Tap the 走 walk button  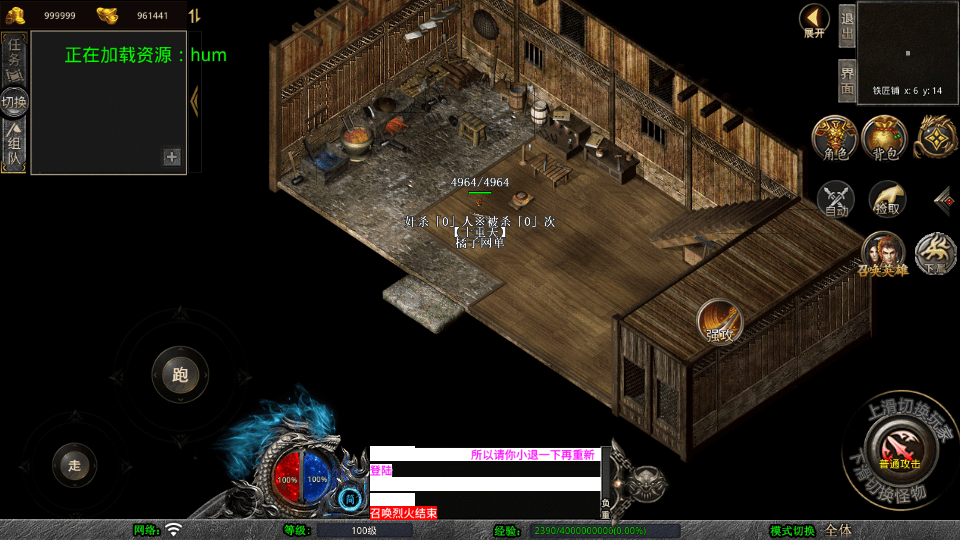click(74, 464)
